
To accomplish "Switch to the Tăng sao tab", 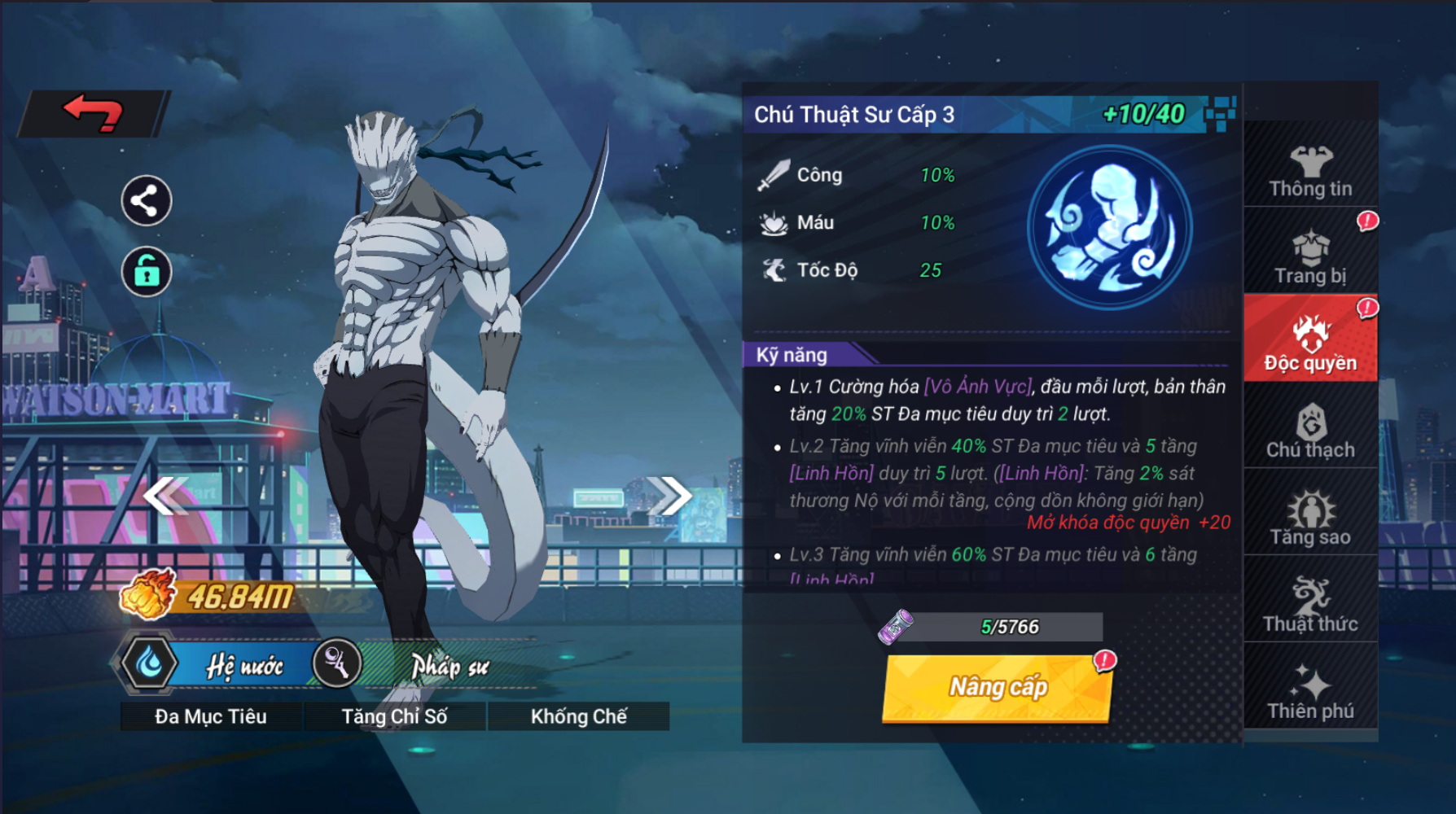I will 1310,518.
